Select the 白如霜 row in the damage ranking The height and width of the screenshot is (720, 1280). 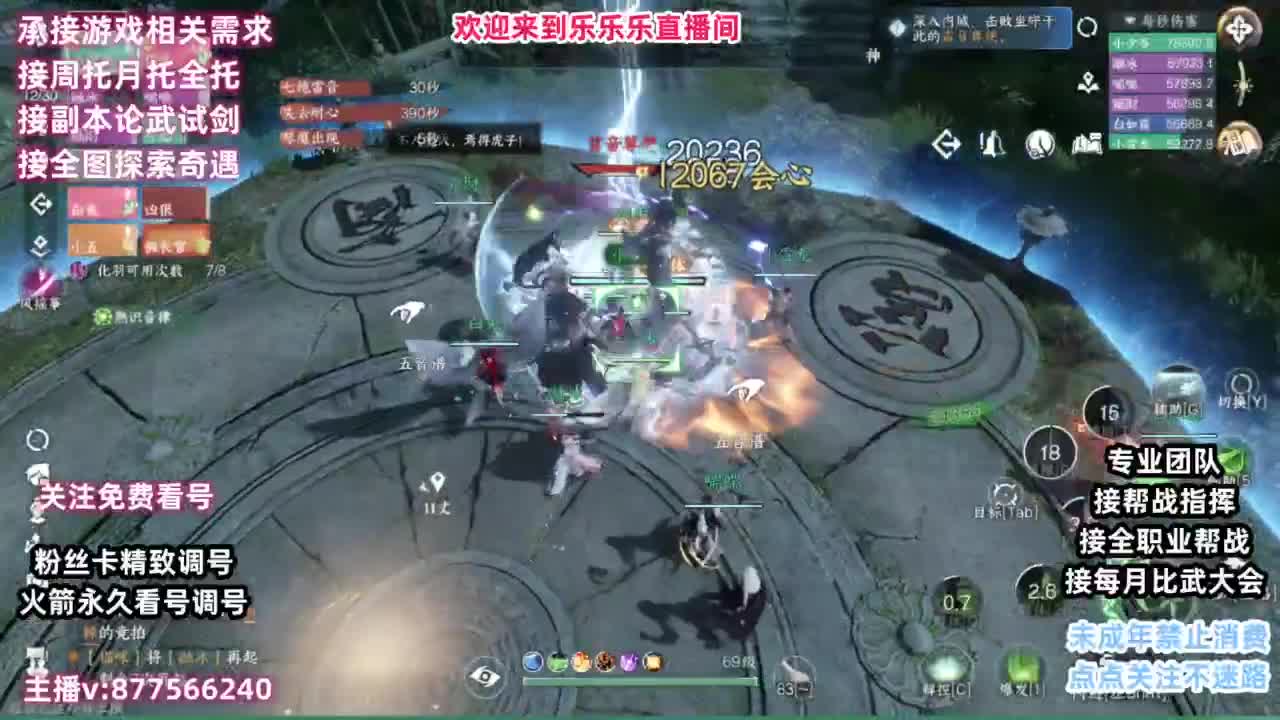click(1154, 122)
